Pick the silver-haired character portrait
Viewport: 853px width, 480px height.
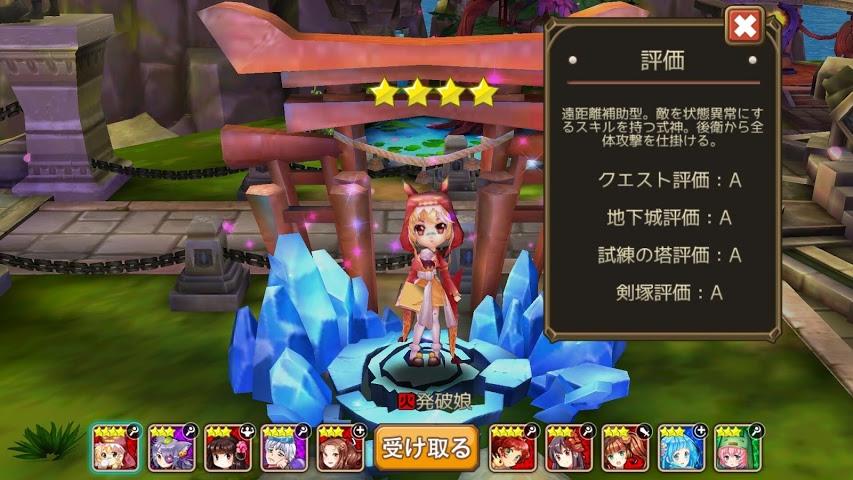[x=284, y=448]
